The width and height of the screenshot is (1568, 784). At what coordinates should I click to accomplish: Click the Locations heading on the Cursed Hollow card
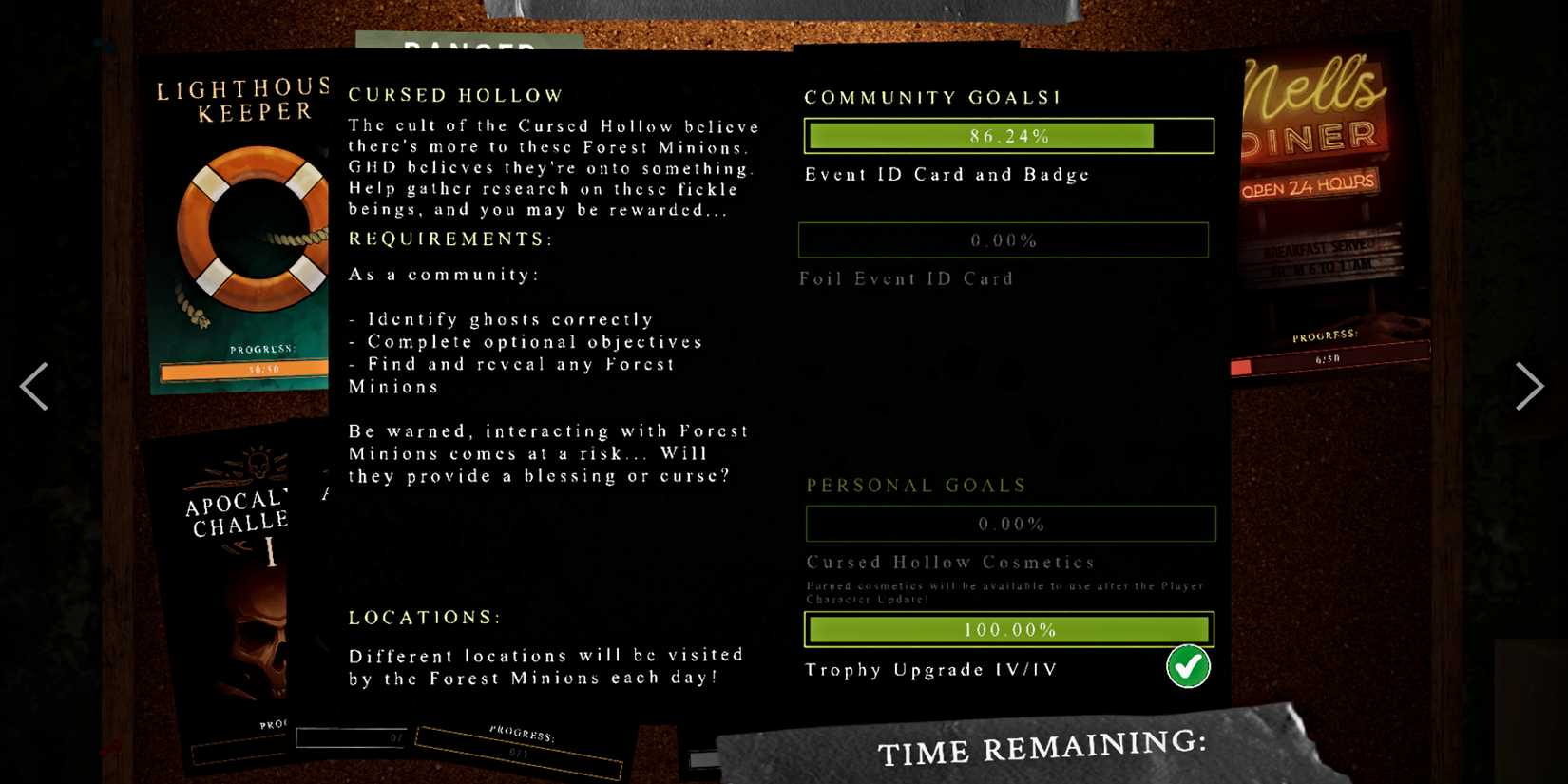pyautogui.click(x=424, y=617)
